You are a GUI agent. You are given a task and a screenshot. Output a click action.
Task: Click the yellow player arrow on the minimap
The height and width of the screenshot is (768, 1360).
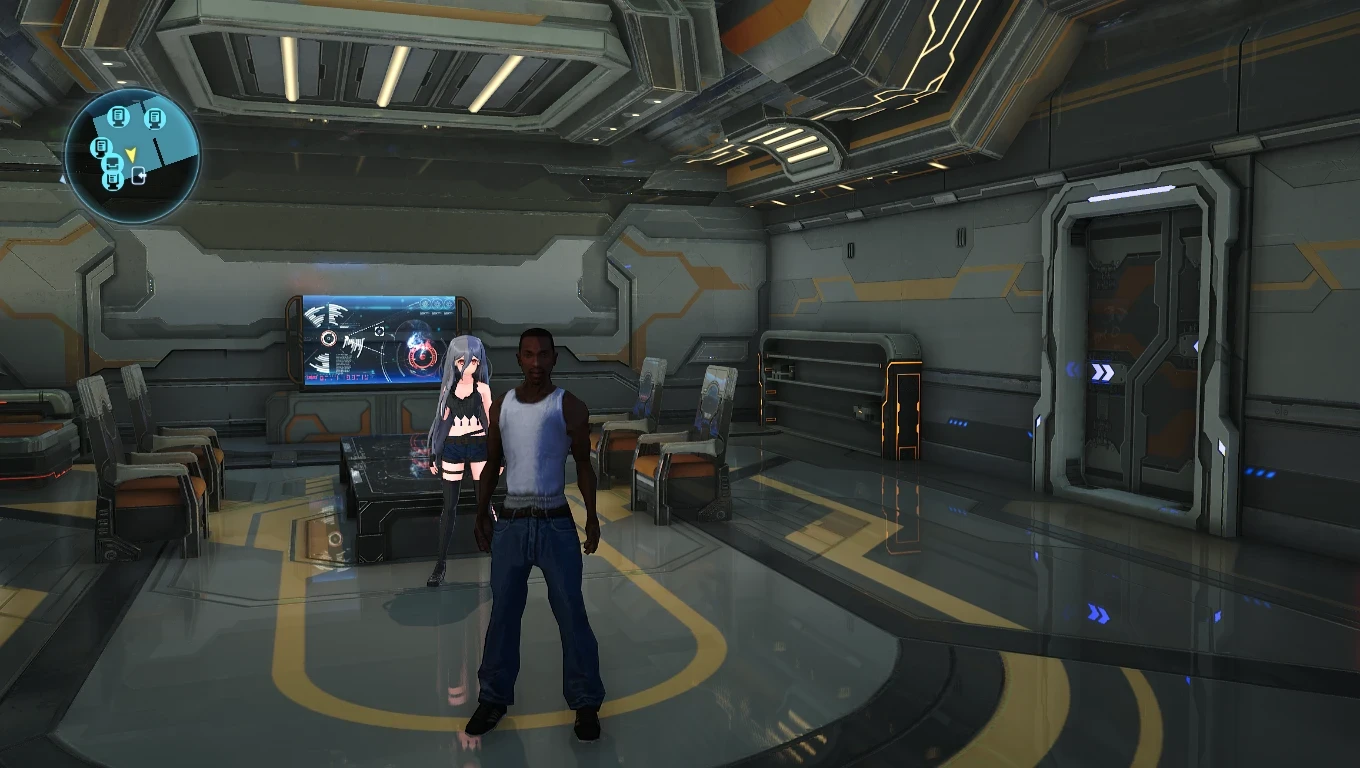[x=132, y=154]
